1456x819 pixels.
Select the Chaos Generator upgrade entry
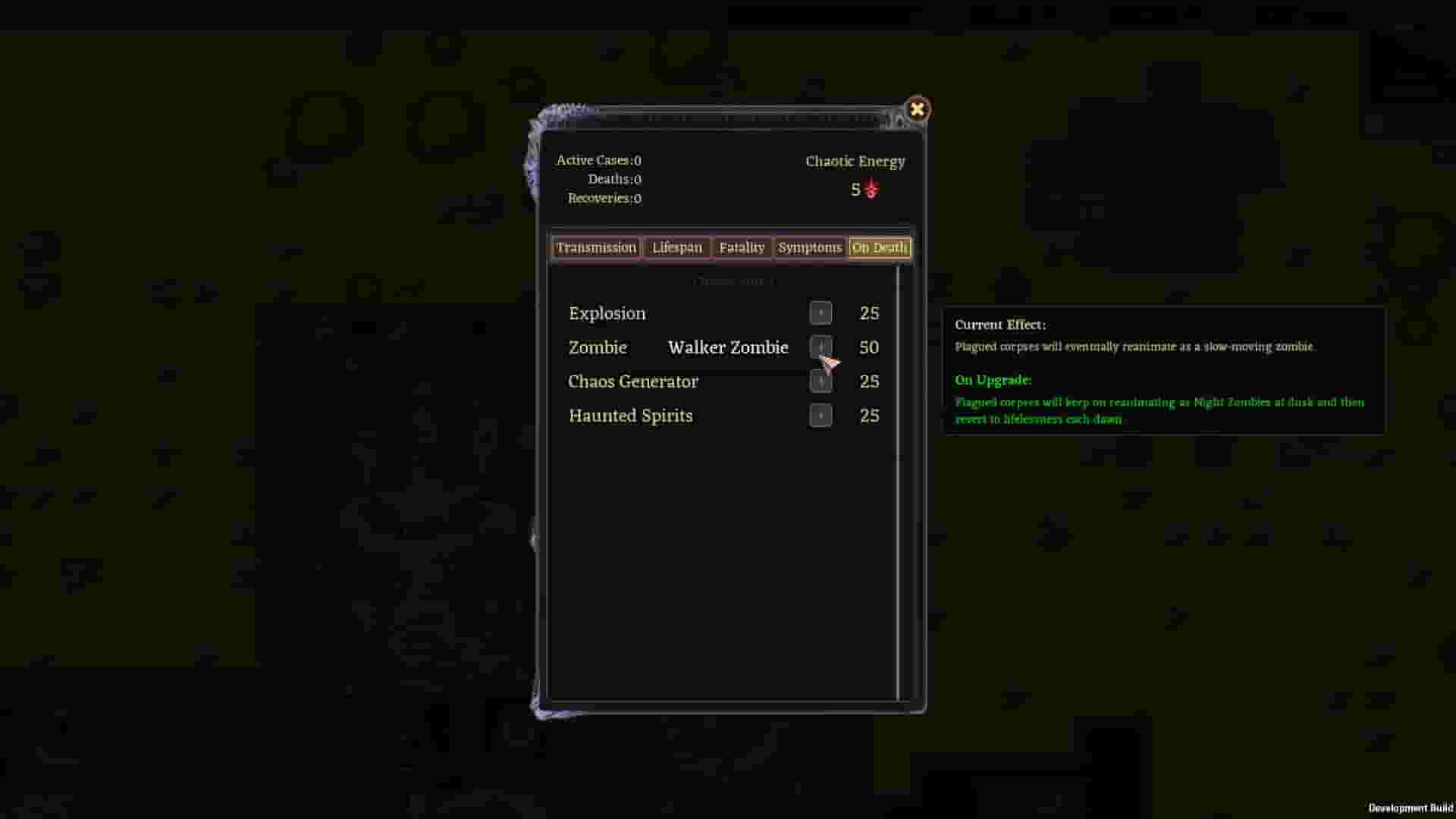pos(633,381)
